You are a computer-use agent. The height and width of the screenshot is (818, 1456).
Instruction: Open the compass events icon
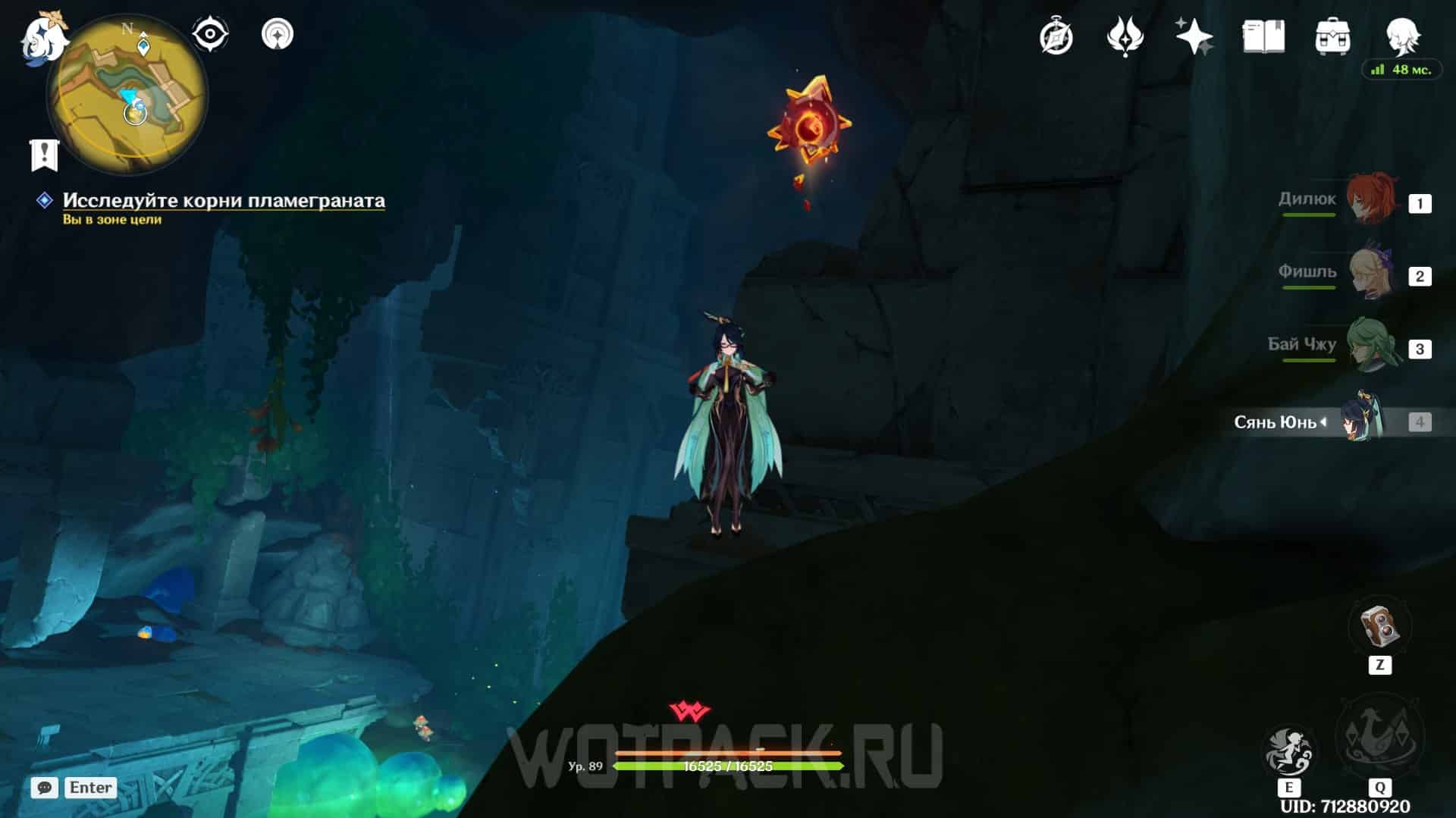click(x=1056, y=36)
